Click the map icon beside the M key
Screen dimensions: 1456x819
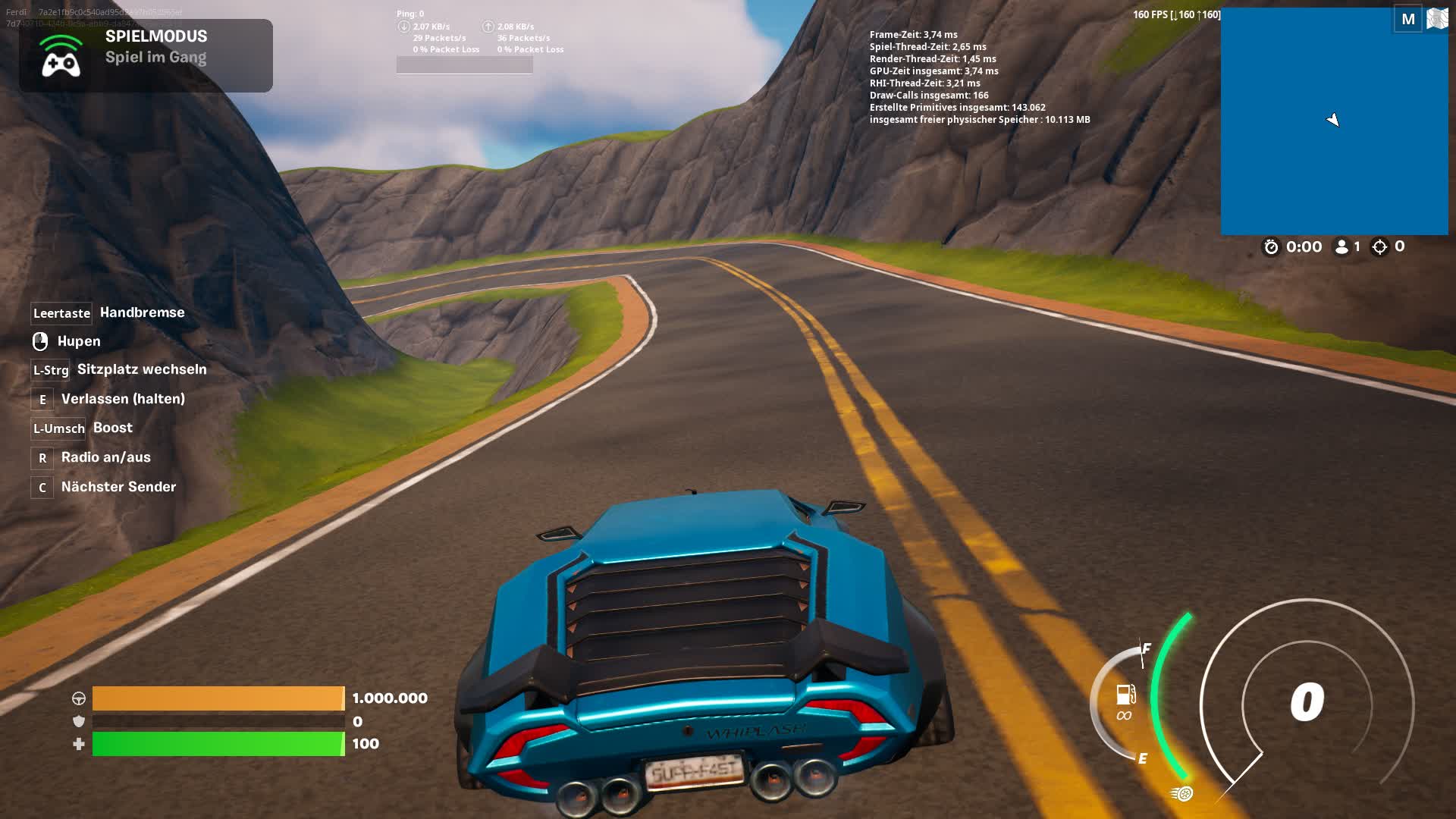tap(1437, 18)
